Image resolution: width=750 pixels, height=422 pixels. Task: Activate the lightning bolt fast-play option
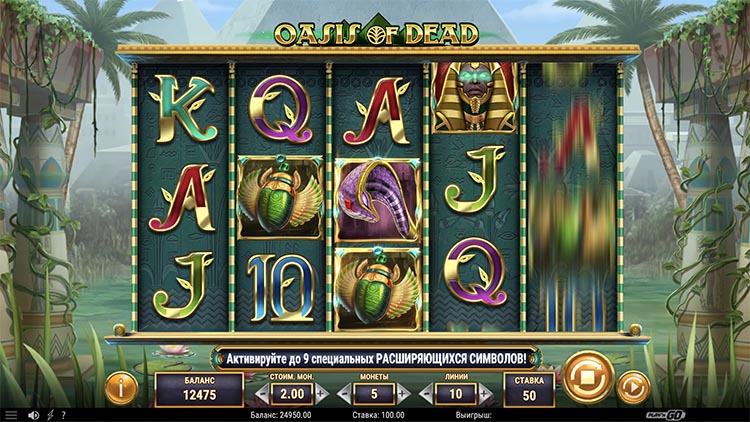(x=50, y=414)
